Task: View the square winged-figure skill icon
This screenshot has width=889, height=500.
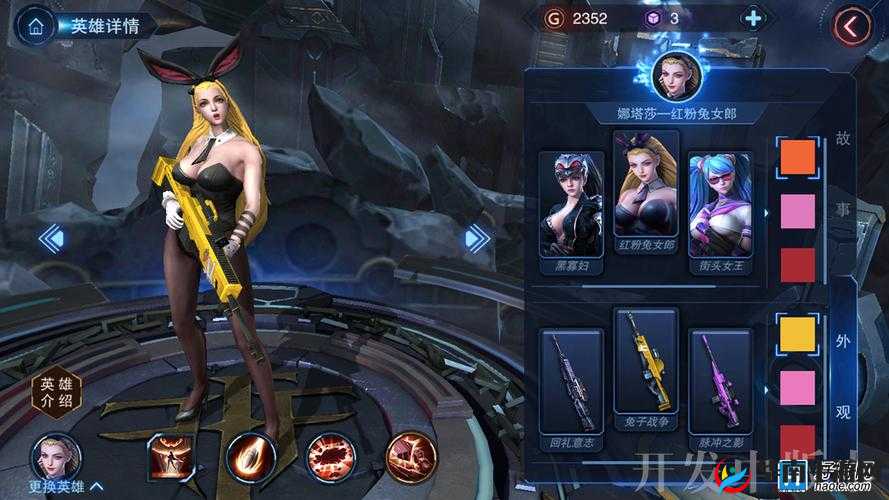Action: pyautogui.click(x=170, y=456)
